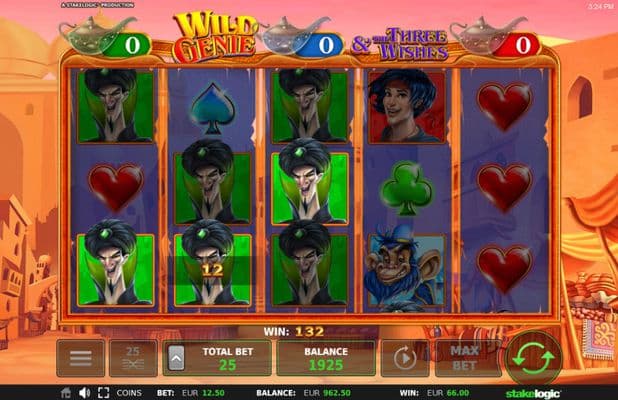Open the hamburger menu
Screen dimensions: 618x400
tap(80, 358)
